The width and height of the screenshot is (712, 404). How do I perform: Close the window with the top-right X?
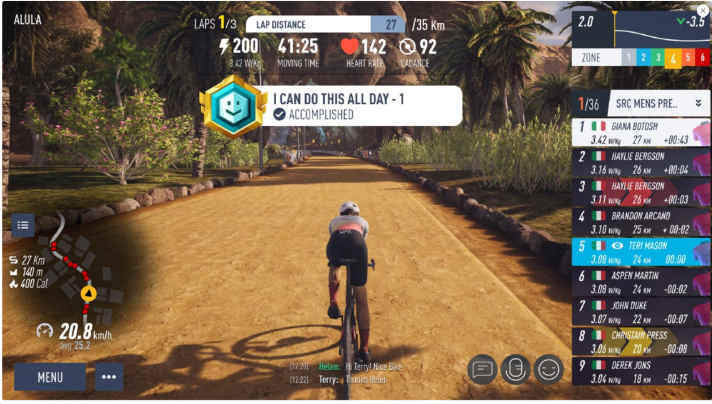pos(703,9)
